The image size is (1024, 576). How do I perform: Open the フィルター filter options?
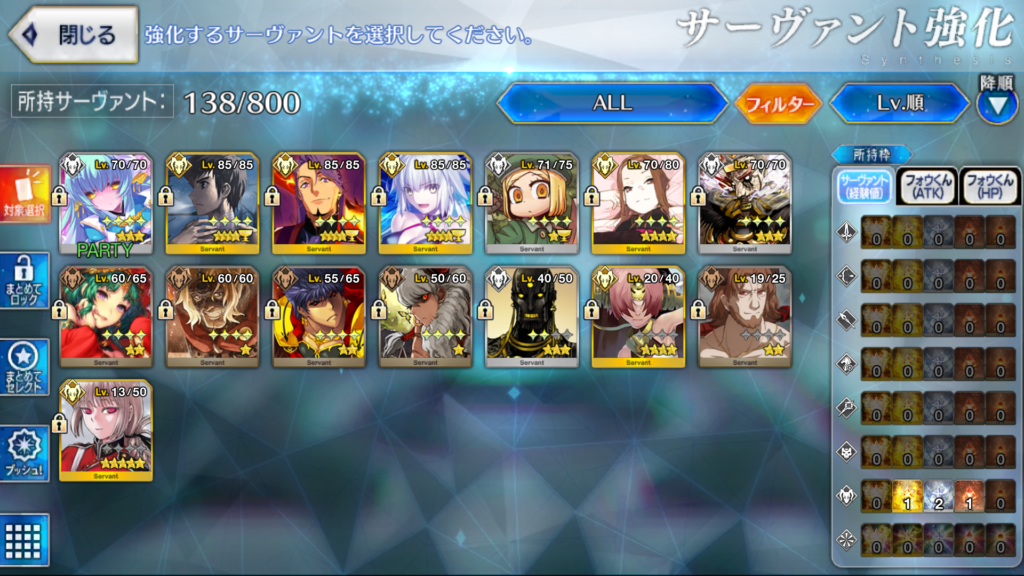(778, 103)
